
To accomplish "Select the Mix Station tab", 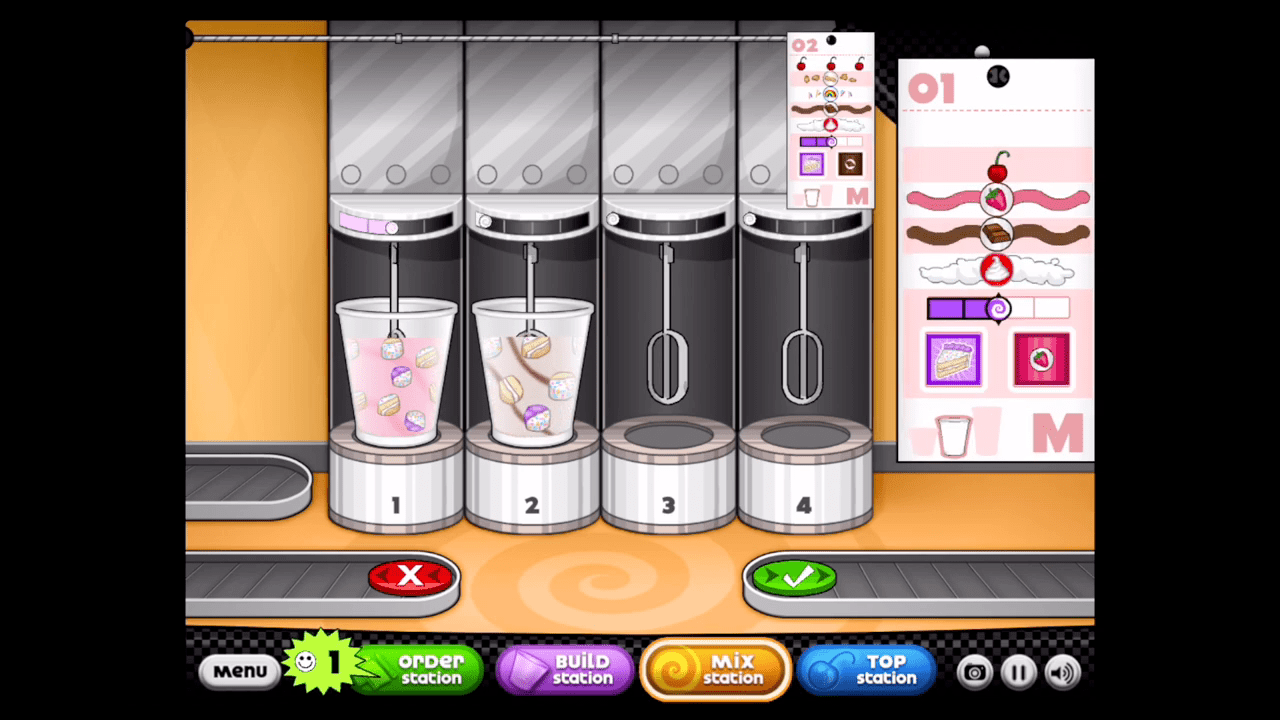I will pos(716,670).
